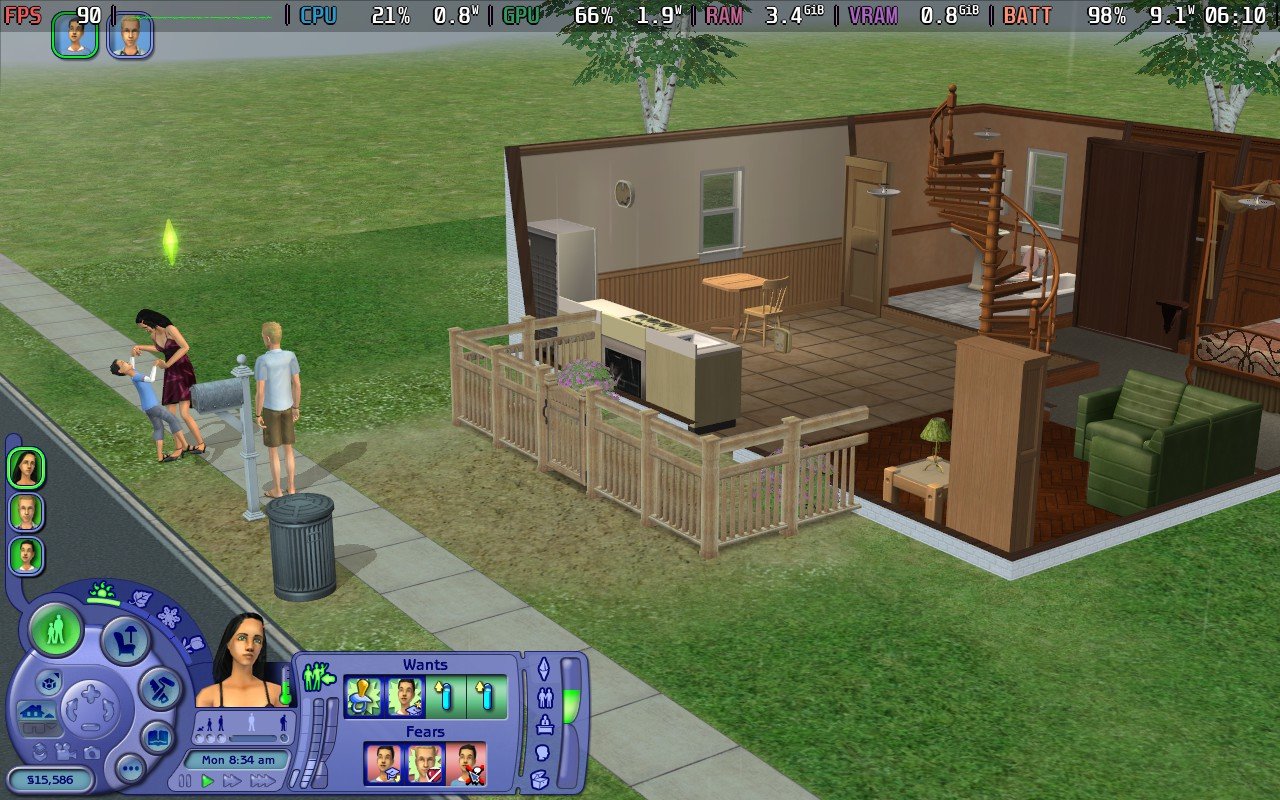Viewport: 1280px width, 800px height.
Task: Select the green Live mode family icon
Action: (x=56, y=631)
